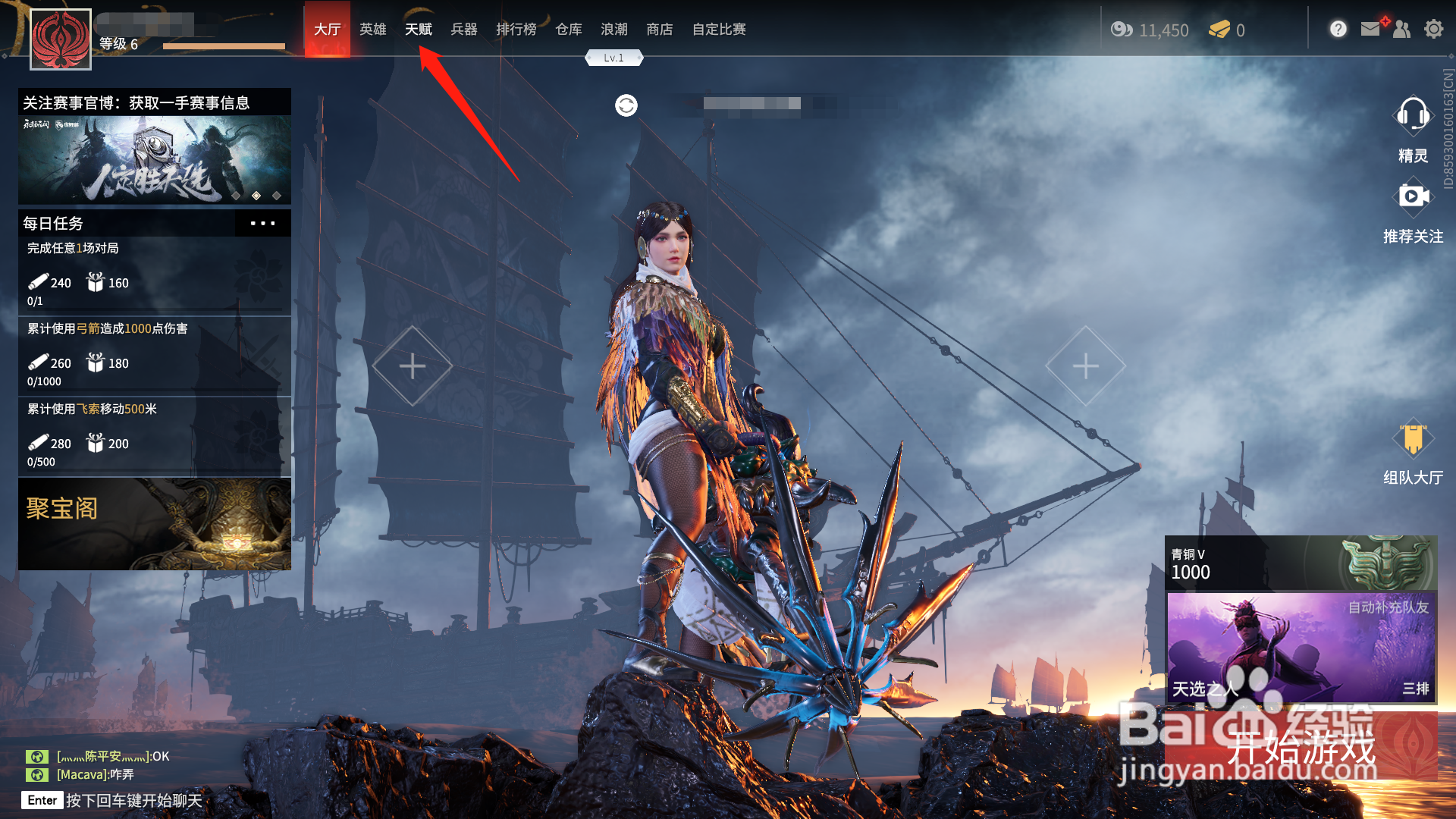Open the help question mark icon
Image resolution: width=1456 pixels, height=819 pixels.
pos(1338,30)
